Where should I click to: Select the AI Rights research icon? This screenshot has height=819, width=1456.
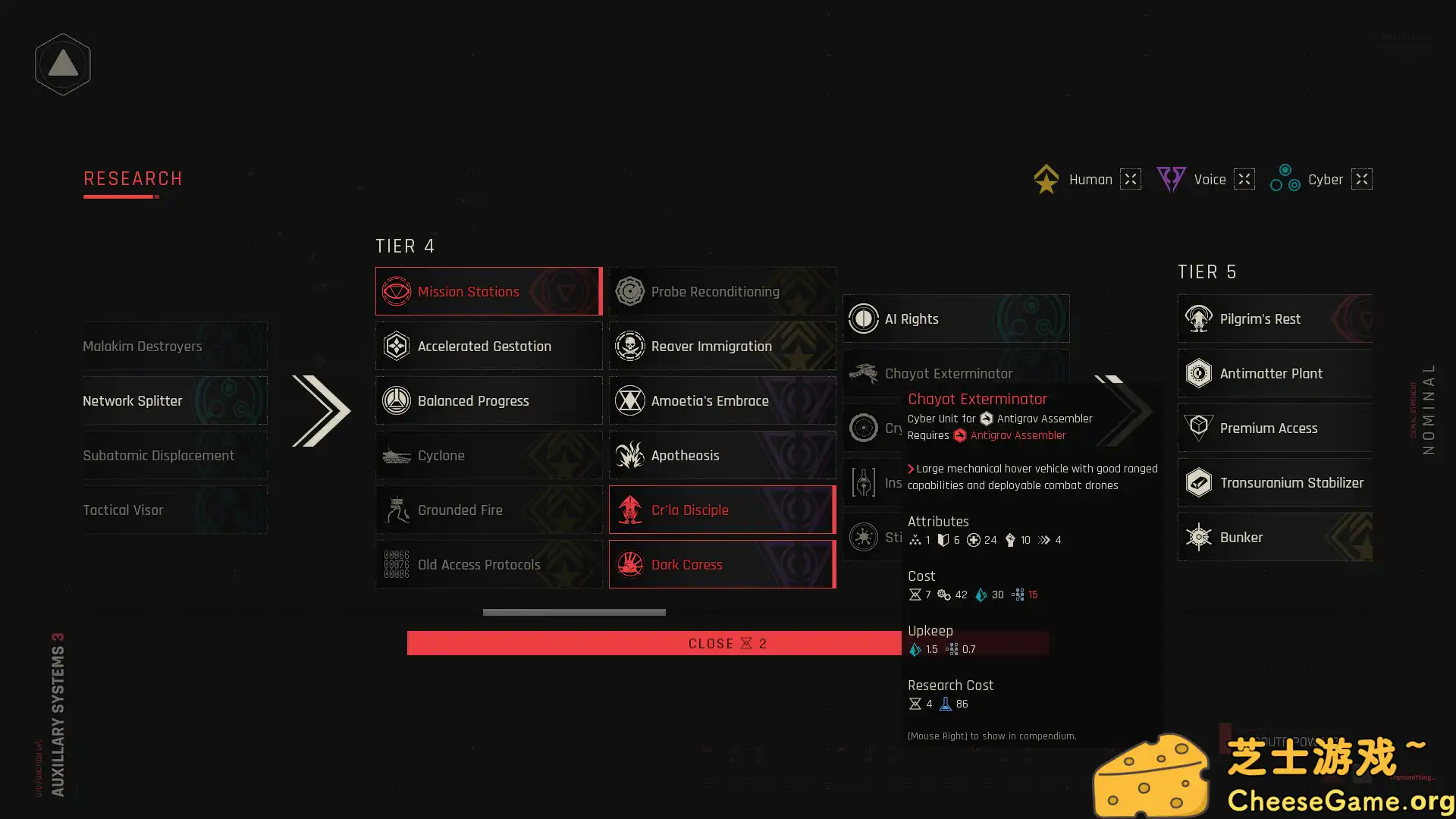[864, 318]
